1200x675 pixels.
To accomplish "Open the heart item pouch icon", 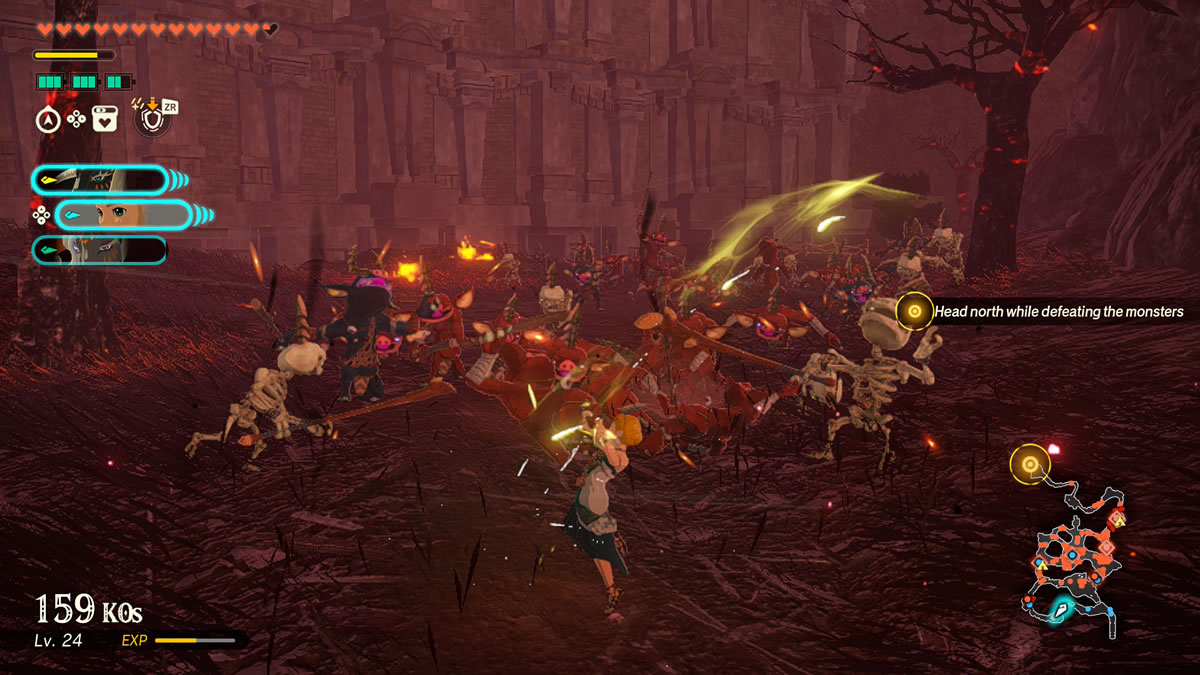I will [105, 120].
